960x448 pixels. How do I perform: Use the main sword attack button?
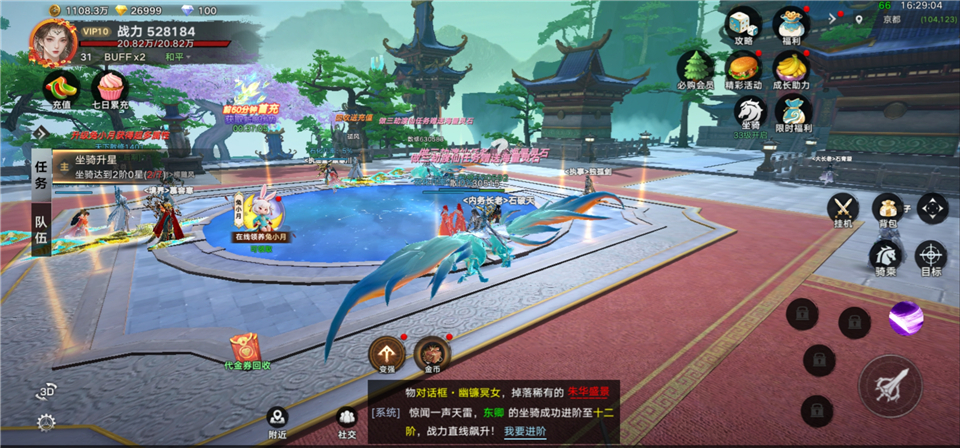pyautogui.click(x=889, y=385)
